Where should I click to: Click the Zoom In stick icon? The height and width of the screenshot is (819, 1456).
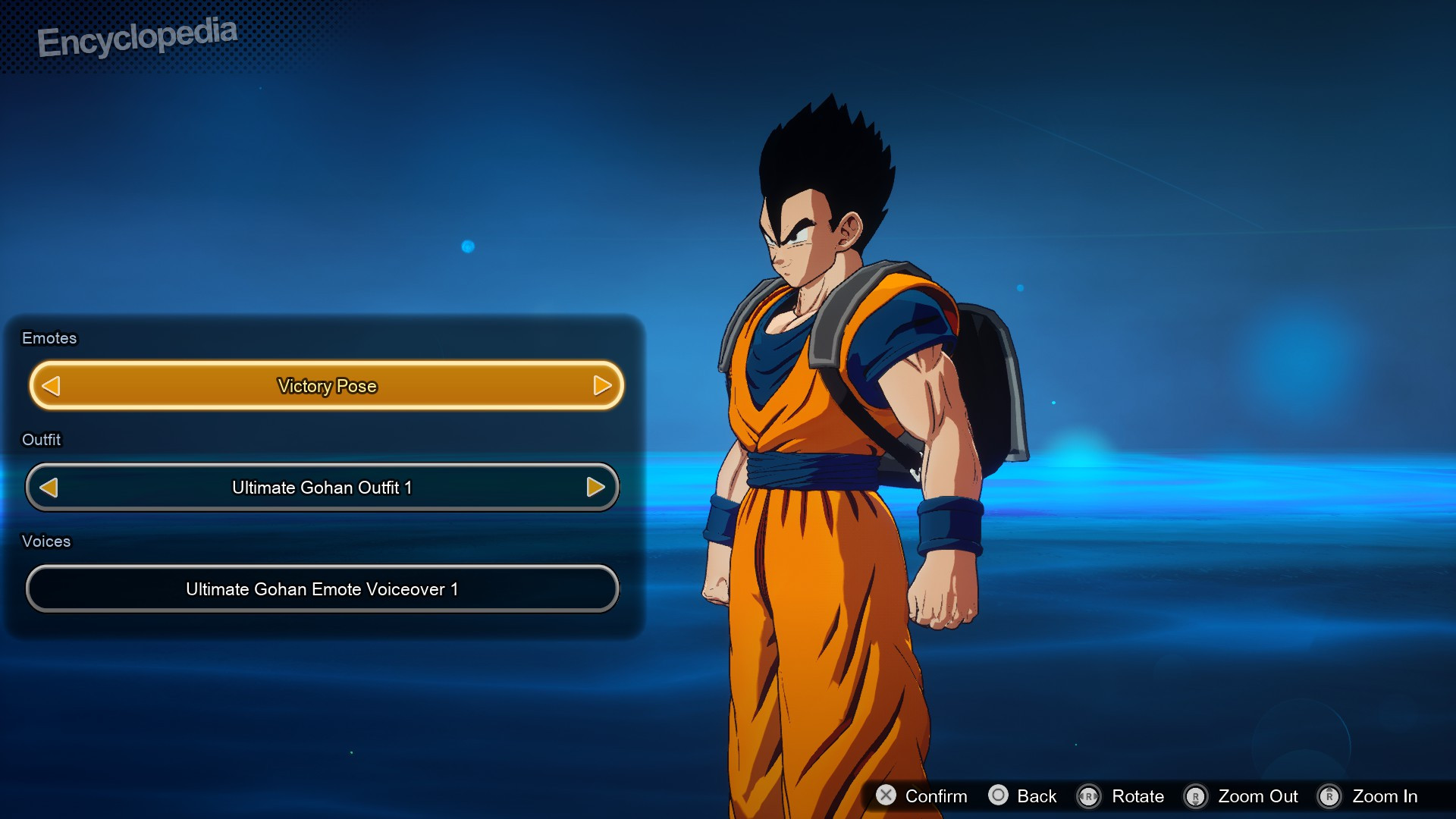pos(1330,796)
